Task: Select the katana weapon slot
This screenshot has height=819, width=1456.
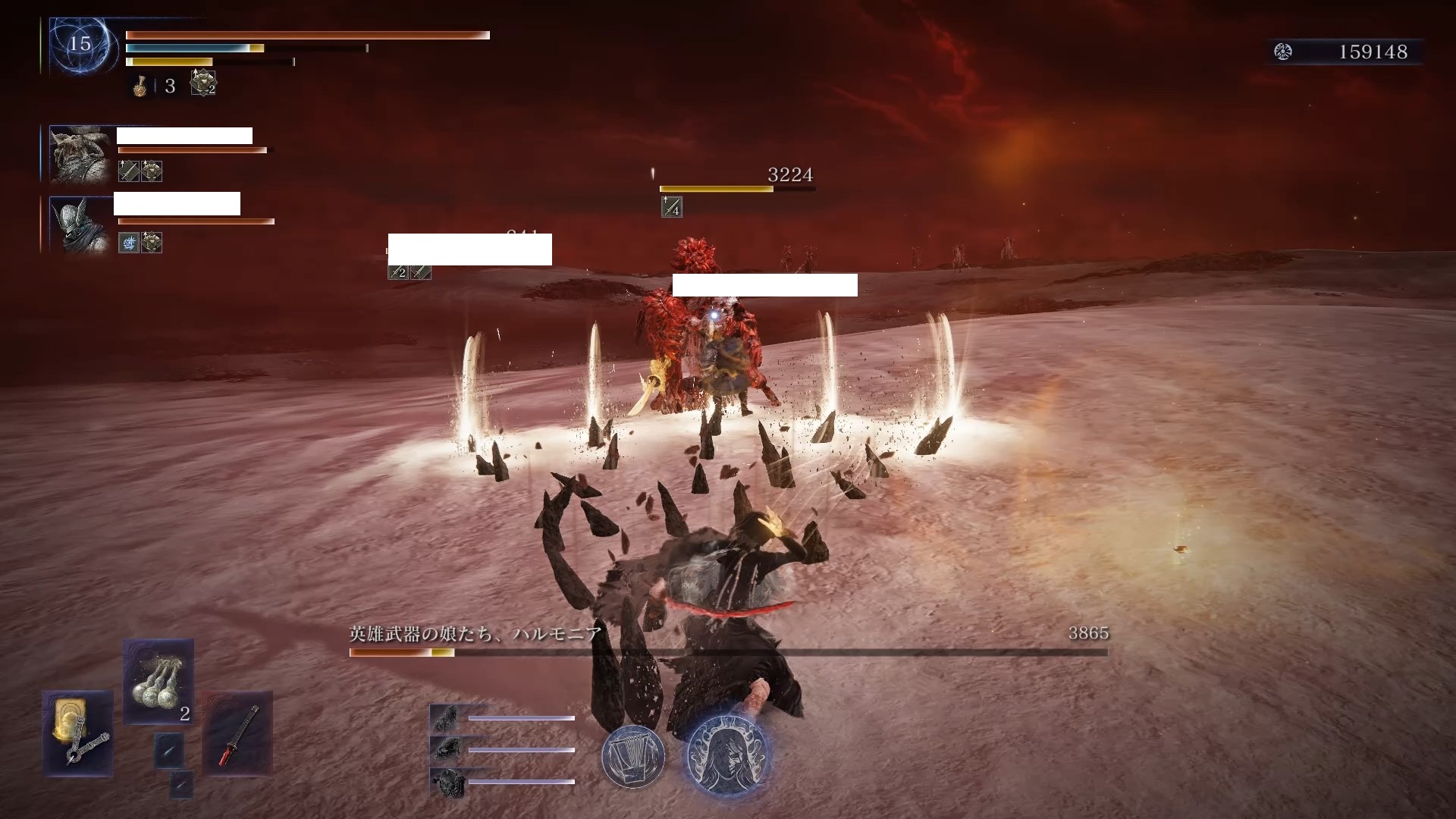Action: [238, 733]
